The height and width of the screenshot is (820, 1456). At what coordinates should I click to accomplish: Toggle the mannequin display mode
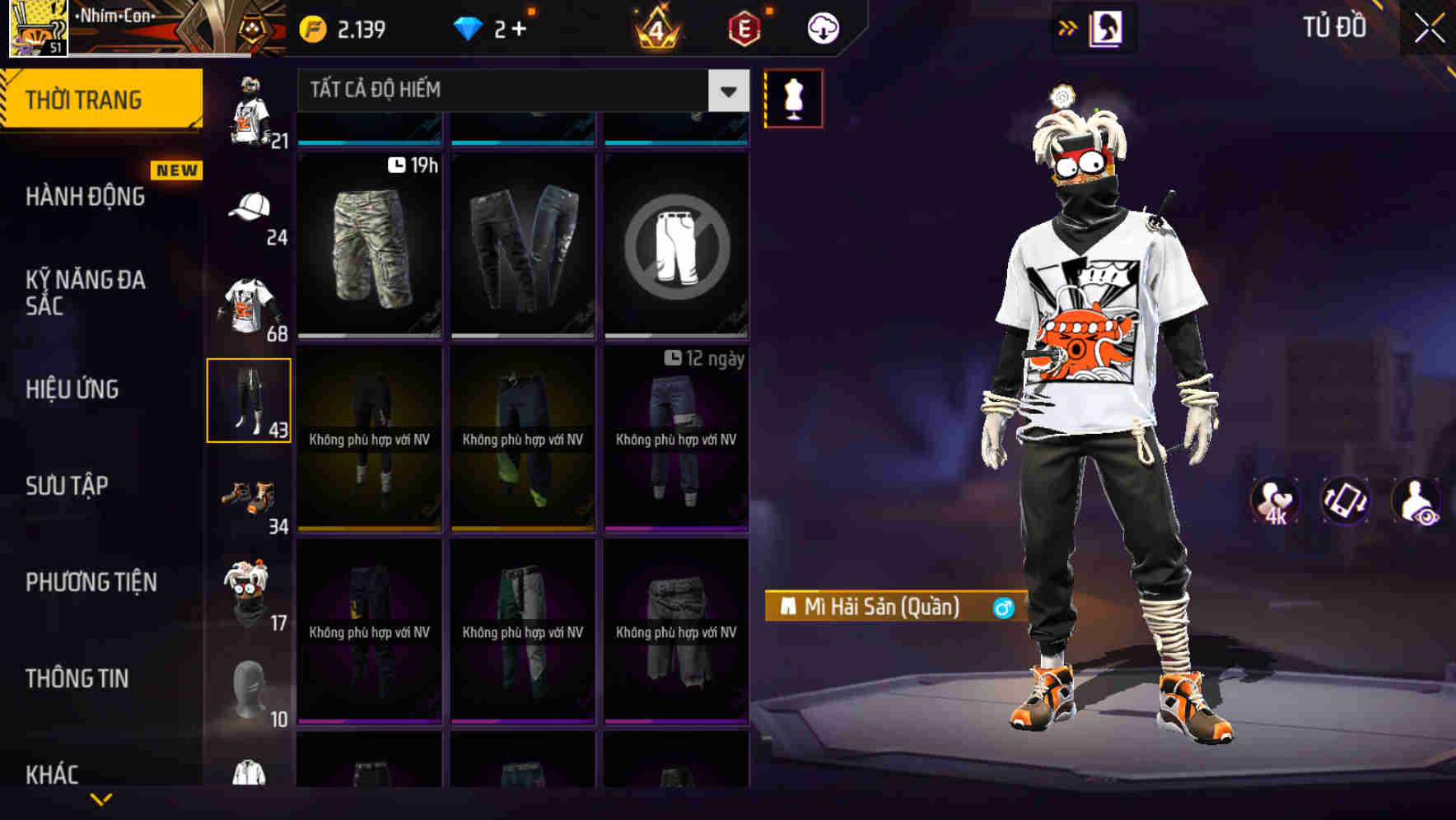(x=792, y=97)
